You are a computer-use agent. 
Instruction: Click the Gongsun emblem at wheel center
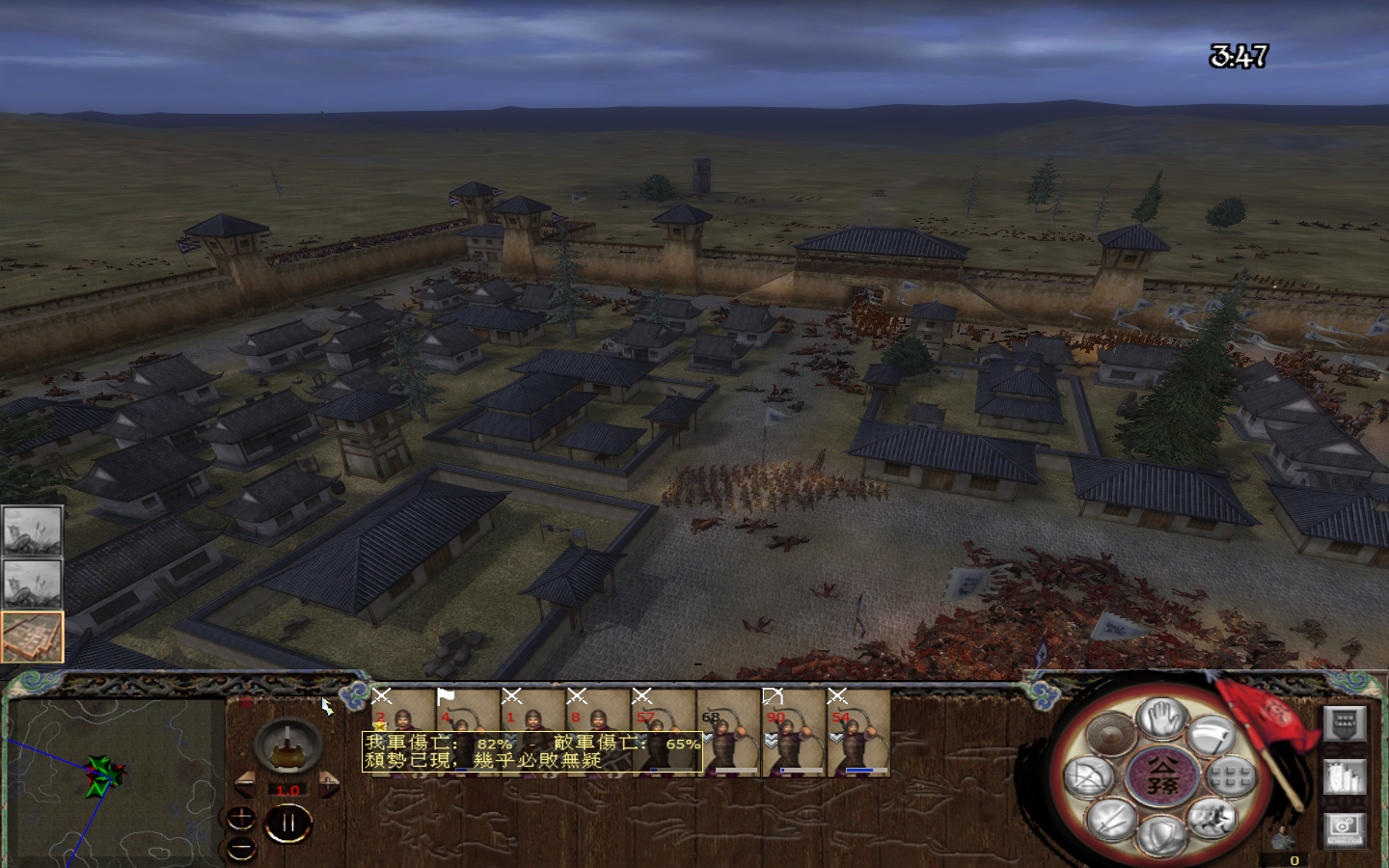(1161, 777)
